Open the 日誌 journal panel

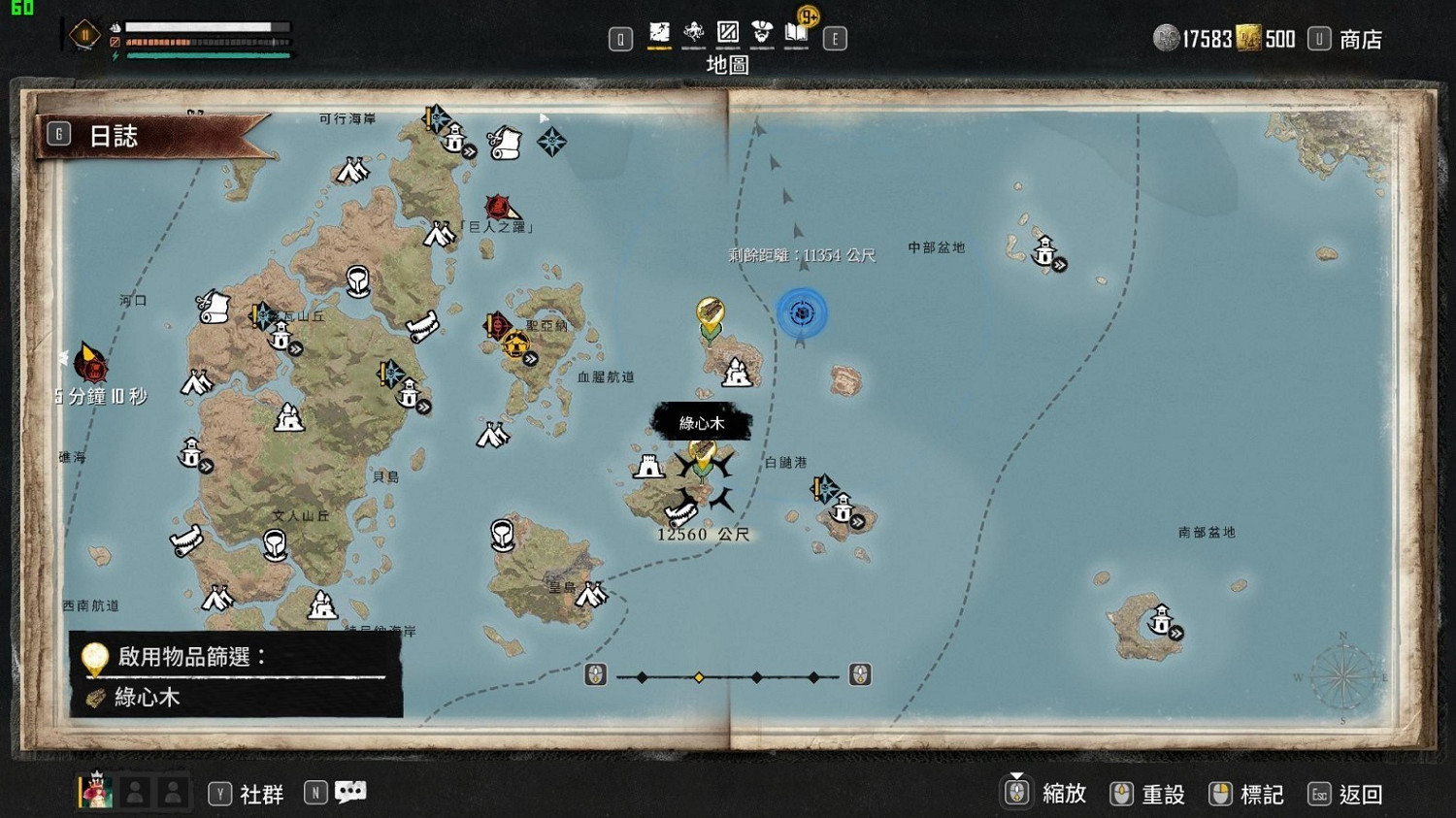pyautogui.click(x=114, y=136)
